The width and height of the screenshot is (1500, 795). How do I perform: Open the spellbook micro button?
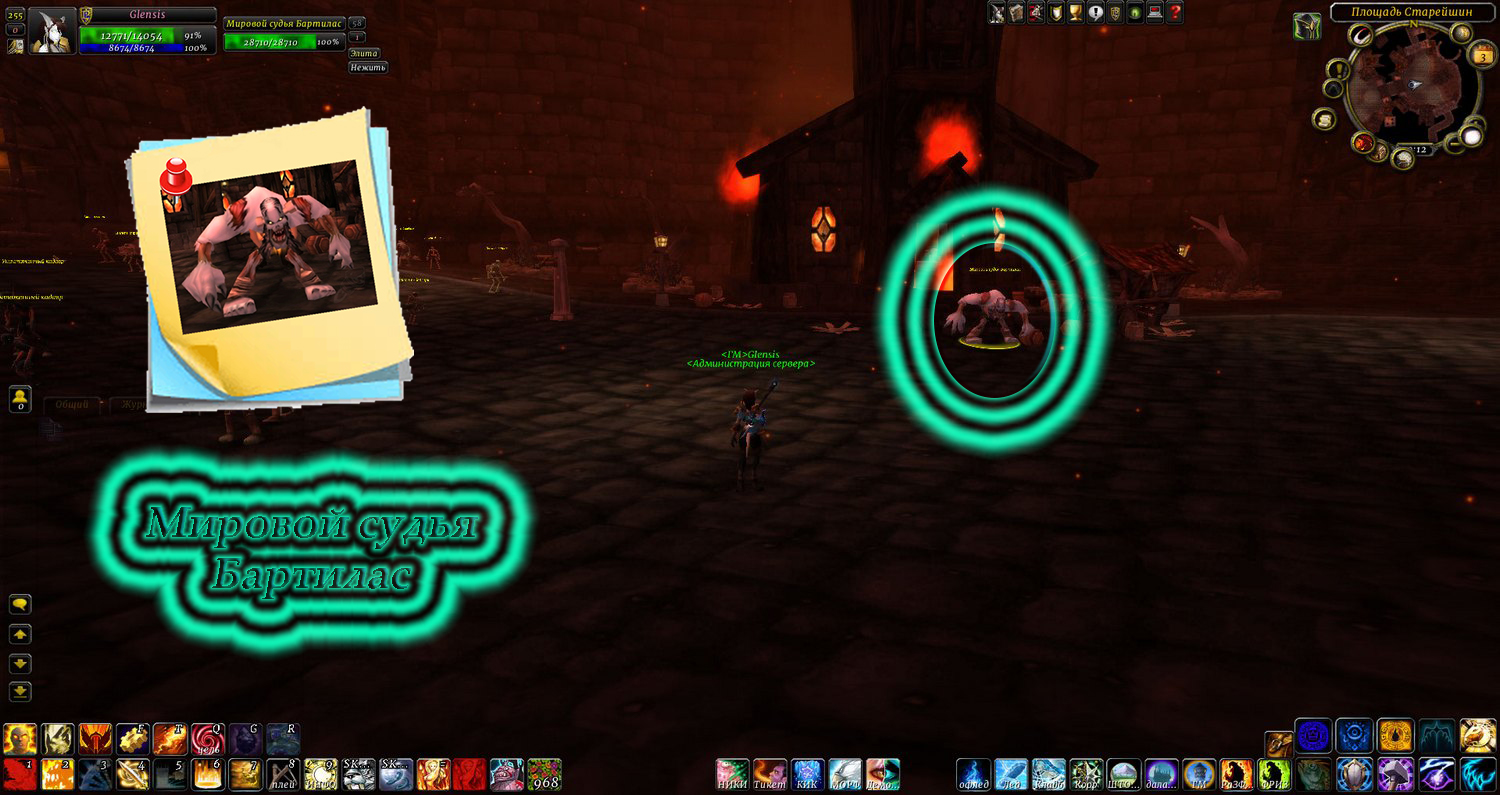click(x=1017, y=12)
